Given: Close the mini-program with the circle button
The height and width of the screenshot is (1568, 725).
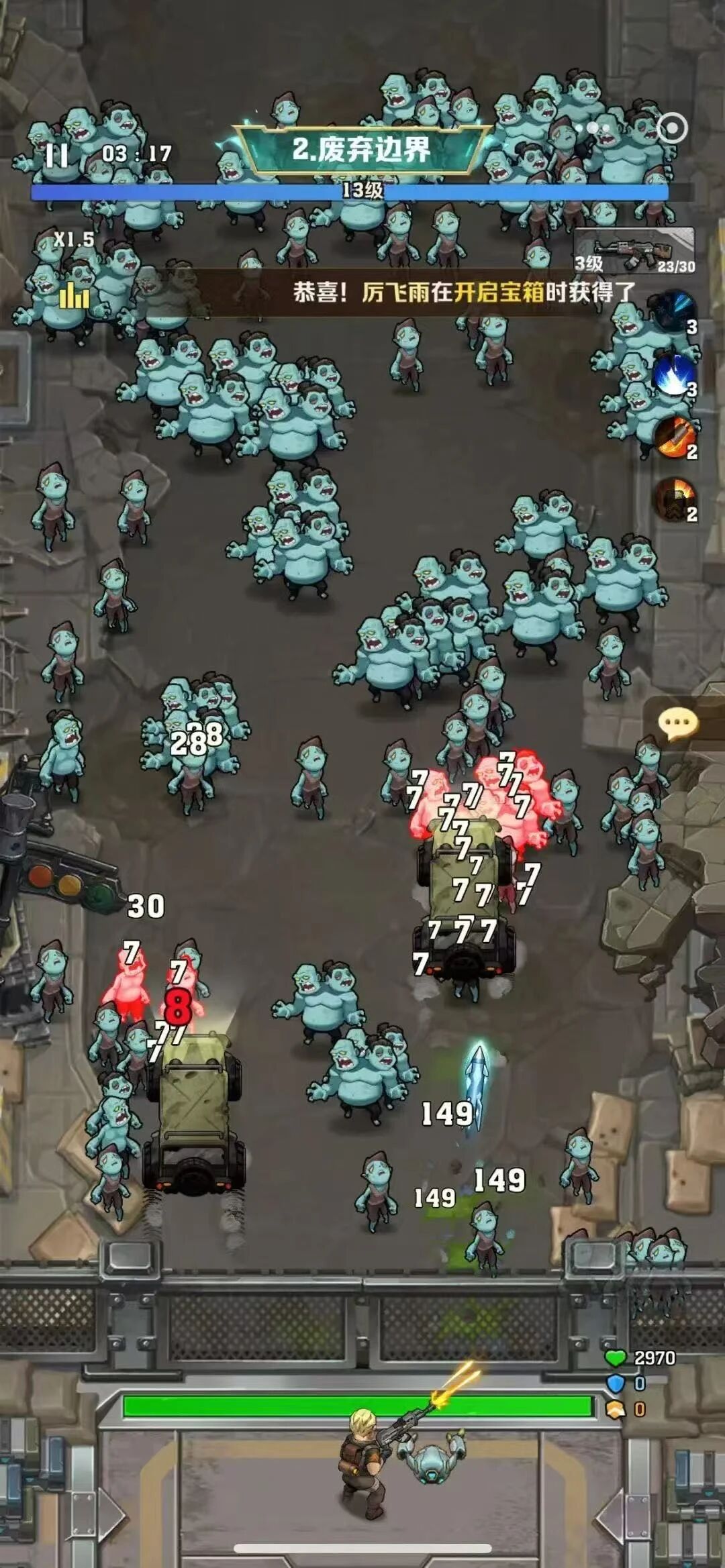Looking at the screenshot, I should [x=672, y=127].
